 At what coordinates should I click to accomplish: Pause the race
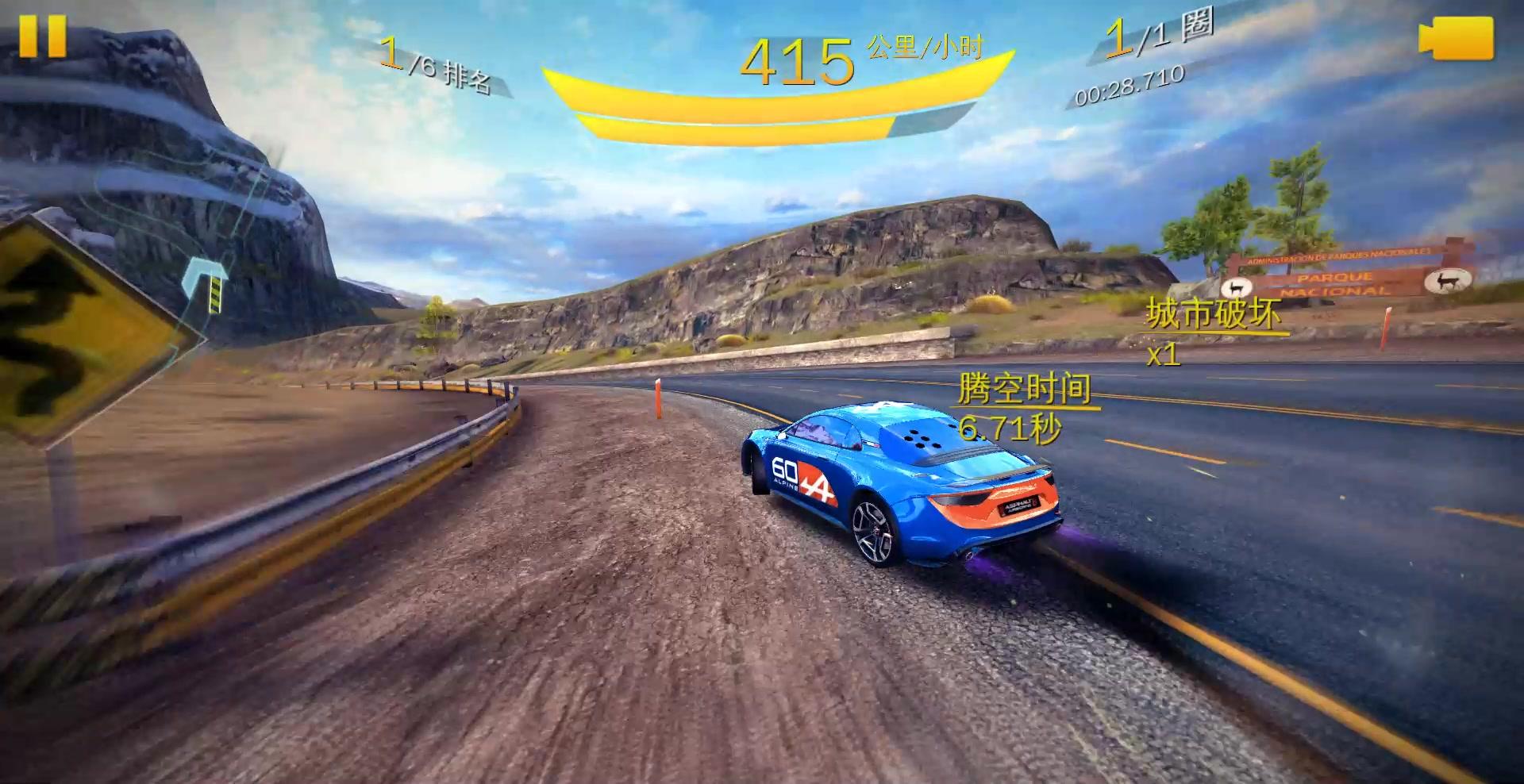(x=42, y=36)
